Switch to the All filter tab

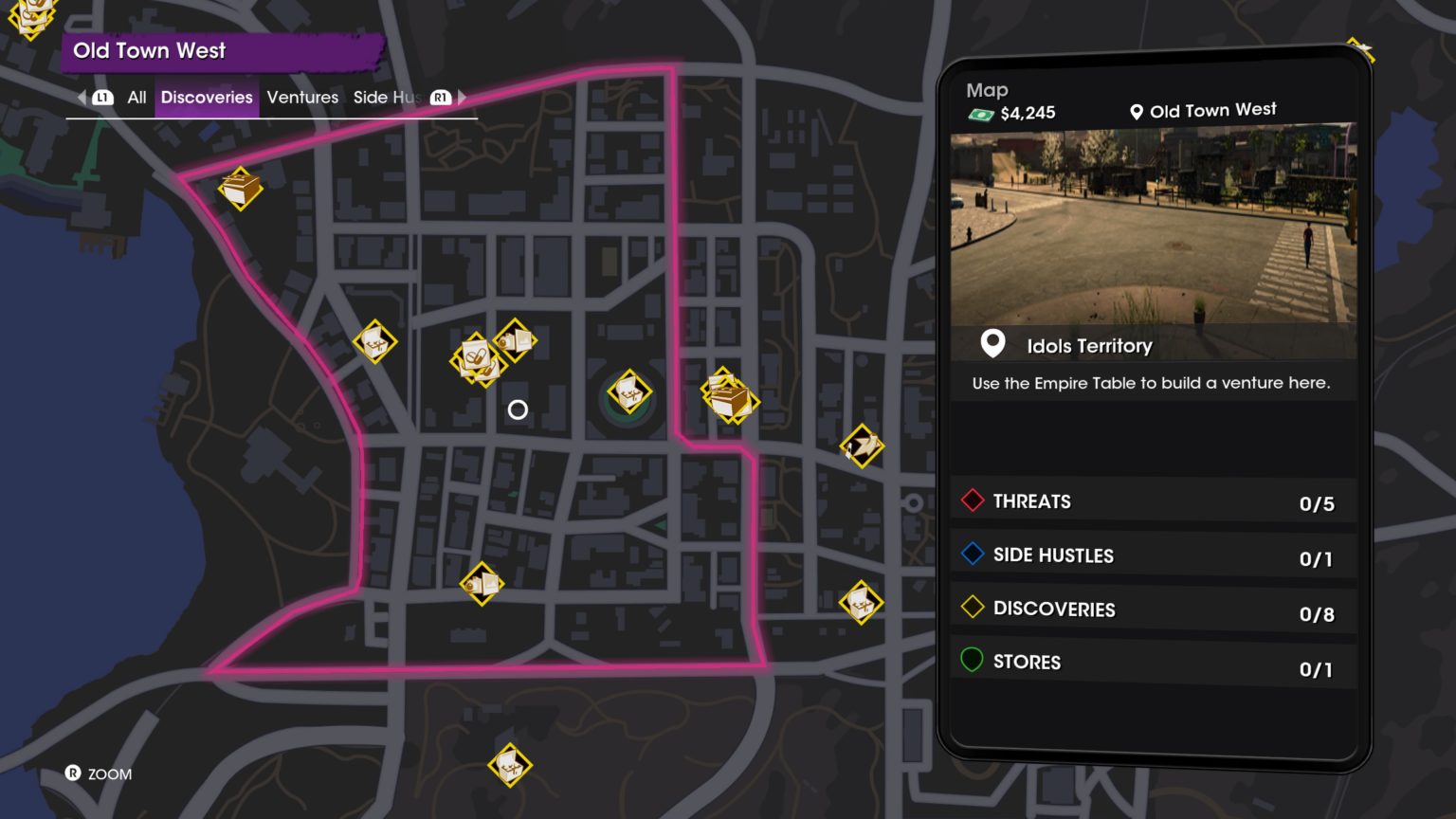coord(136,97)
